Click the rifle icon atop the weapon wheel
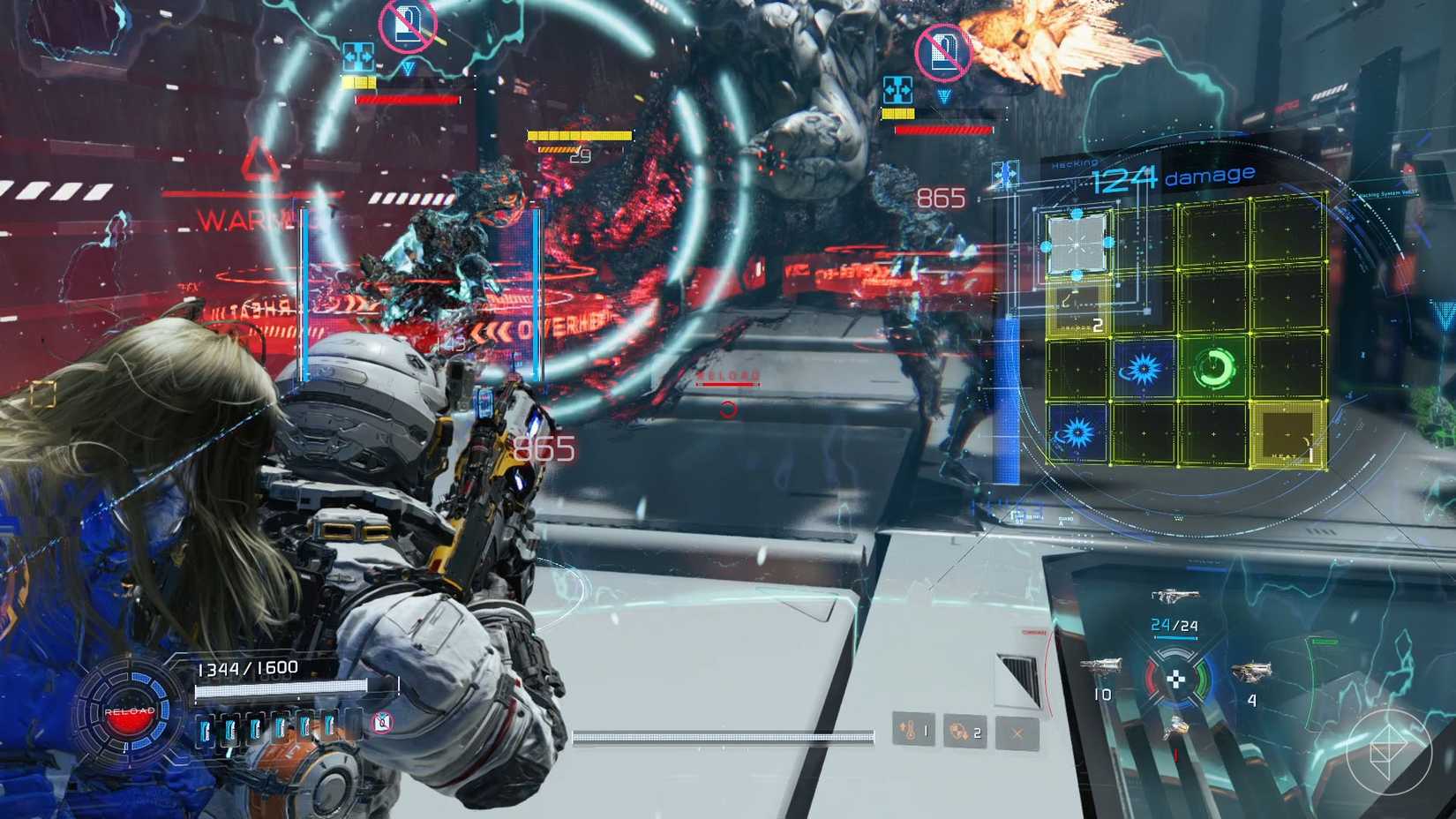Image resolution: width=1456 pixels, height=819 pixels. pyautogui.click(x=1175, y=597)
